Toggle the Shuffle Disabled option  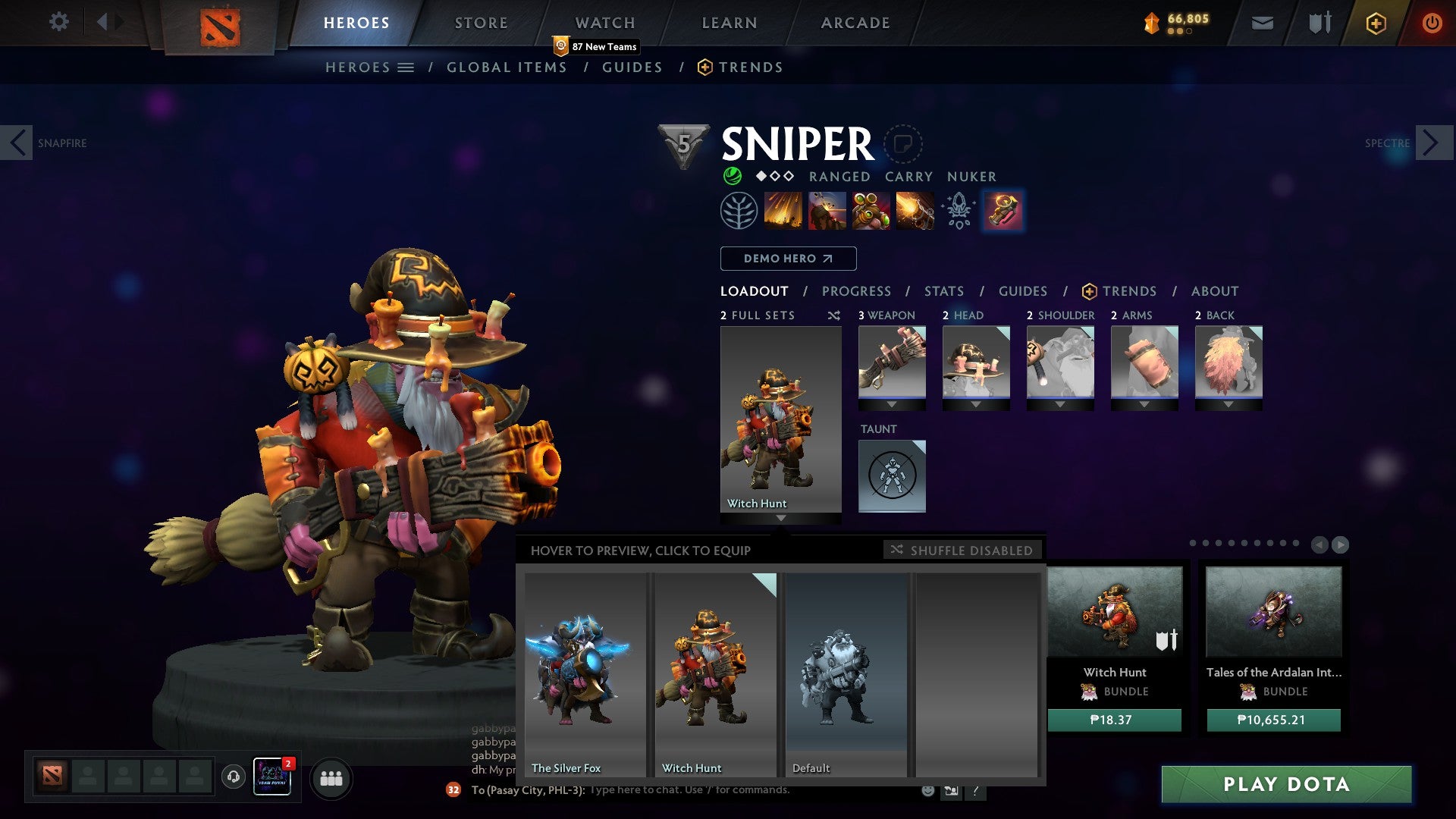(962, 551)
